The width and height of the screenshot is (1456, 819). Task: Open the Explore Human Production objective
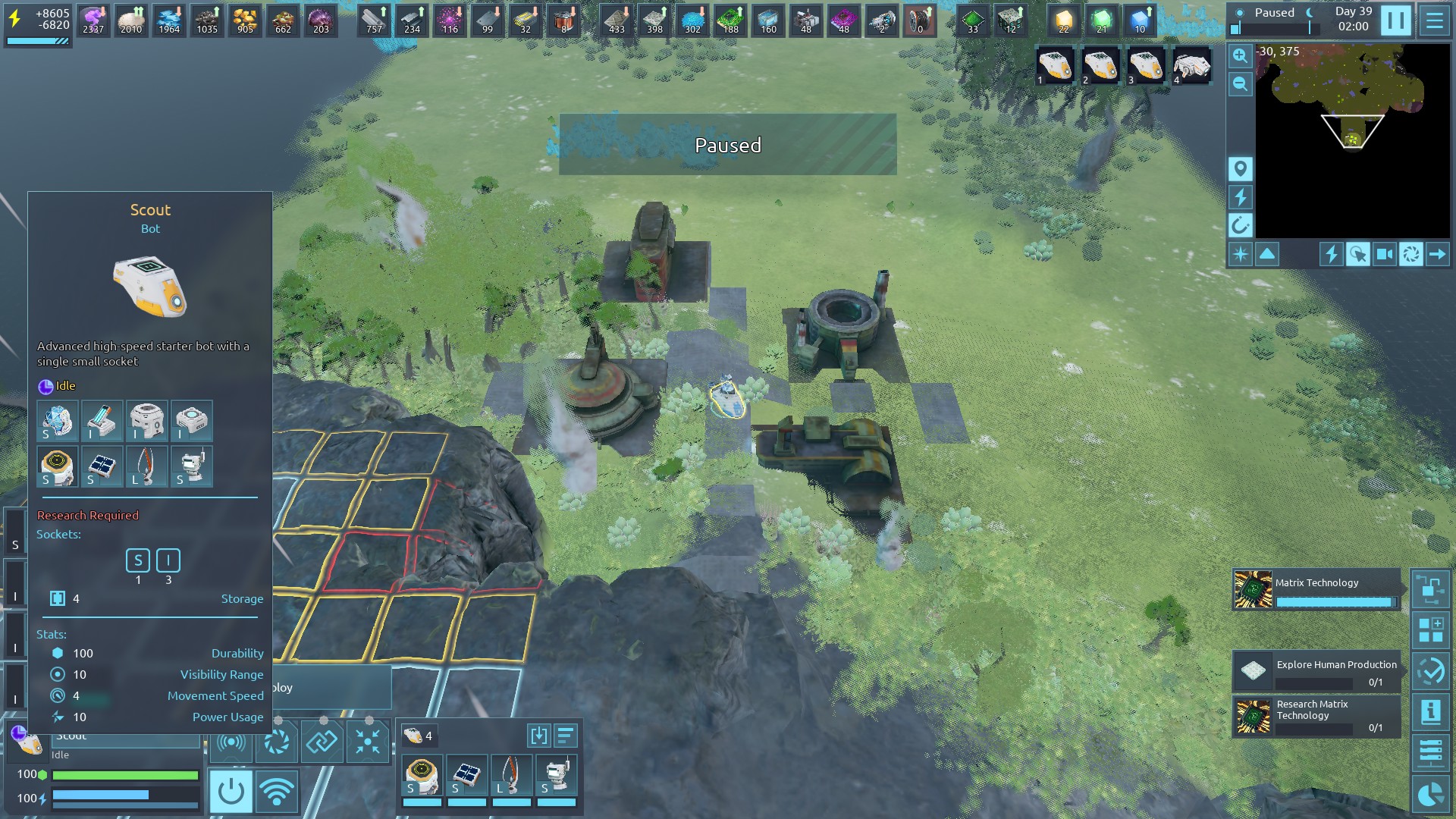(x=1316, y=671)
